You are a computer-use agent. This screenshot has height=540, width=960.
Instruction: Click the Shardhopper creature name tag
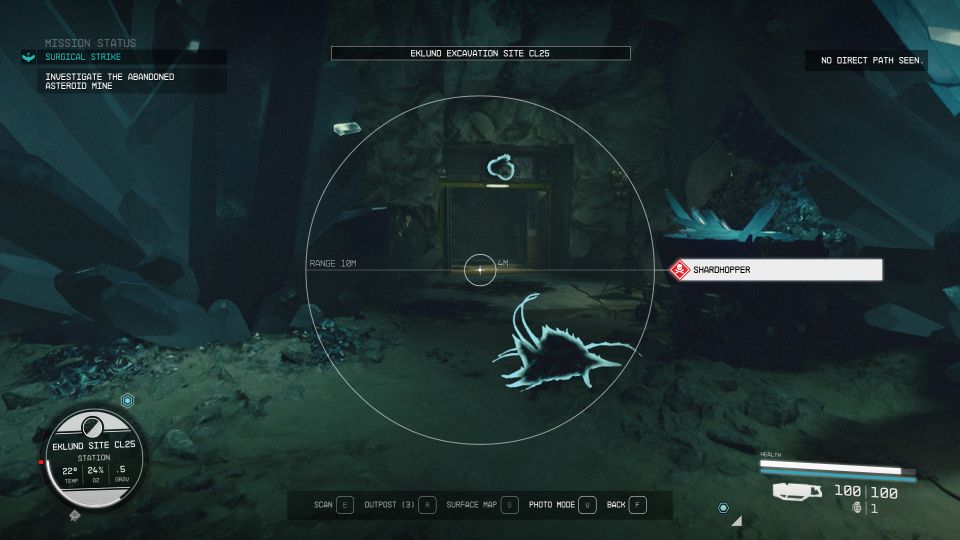coord(776,270)
